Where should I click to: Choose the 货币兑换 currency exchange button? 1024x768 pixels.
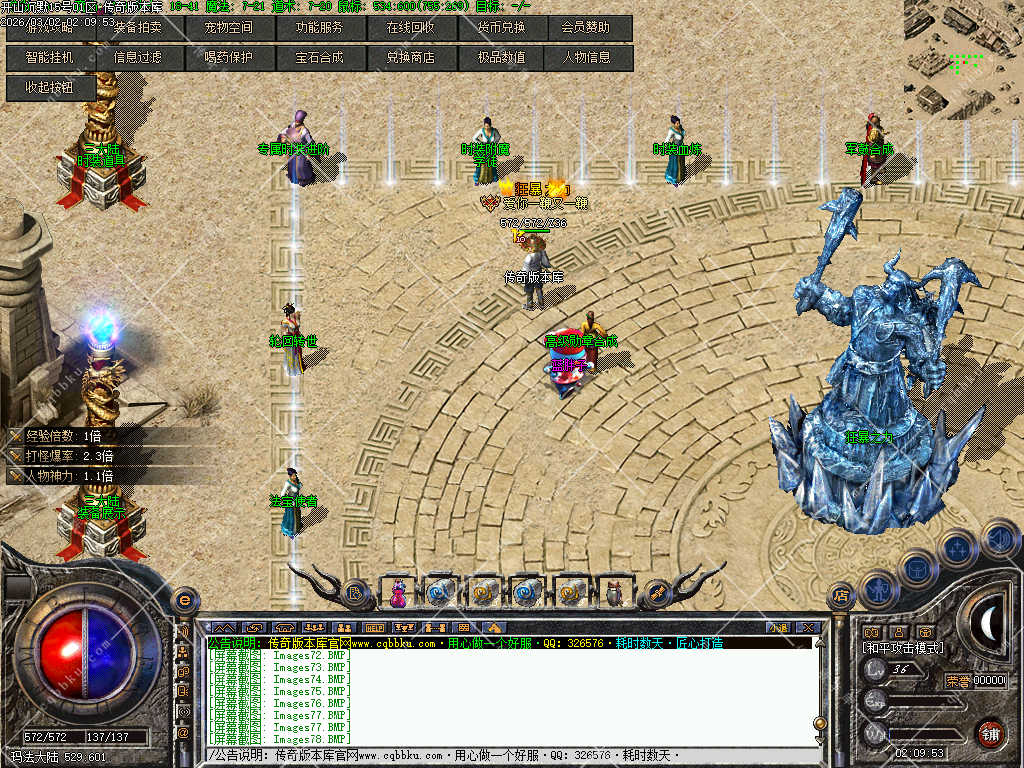500,28
